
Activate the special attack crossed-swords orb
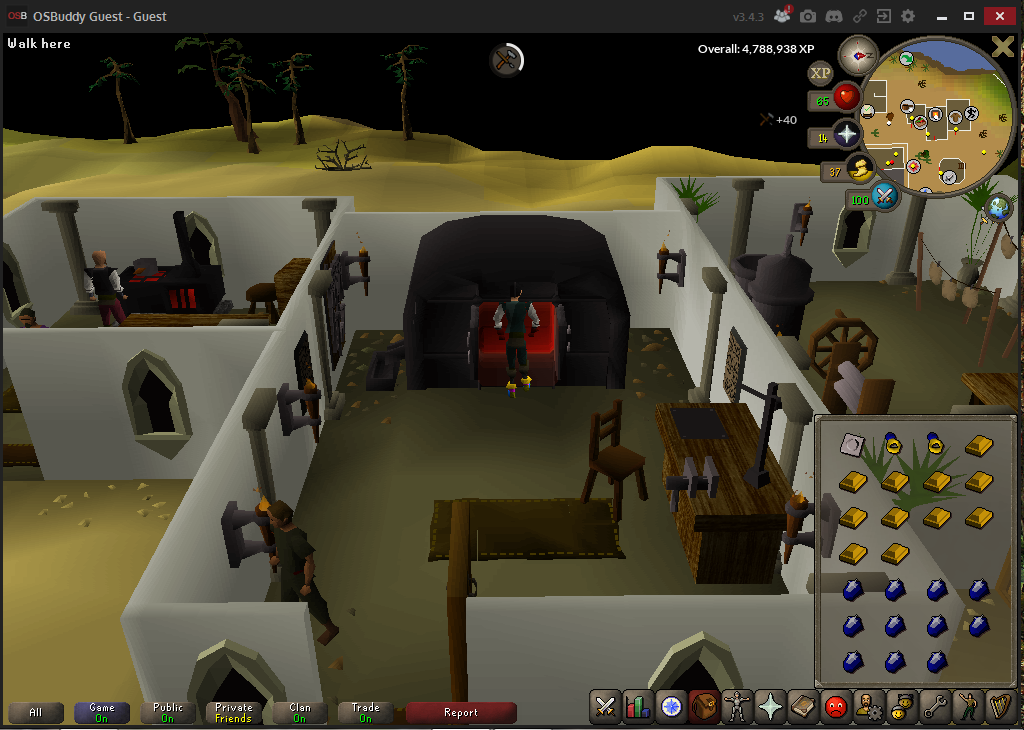tap(884, 196)
